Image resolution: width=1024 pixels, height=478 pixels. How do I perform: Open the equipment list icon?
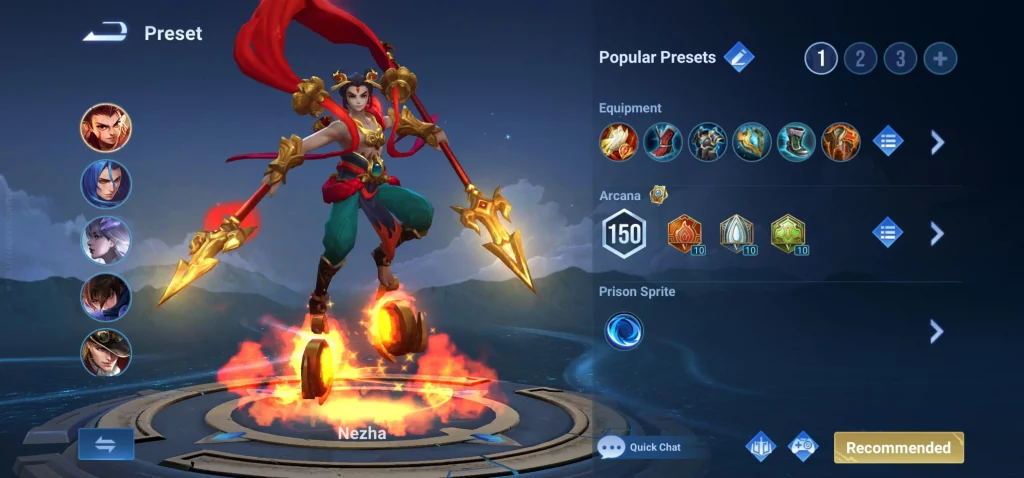(x=888, y=142)
